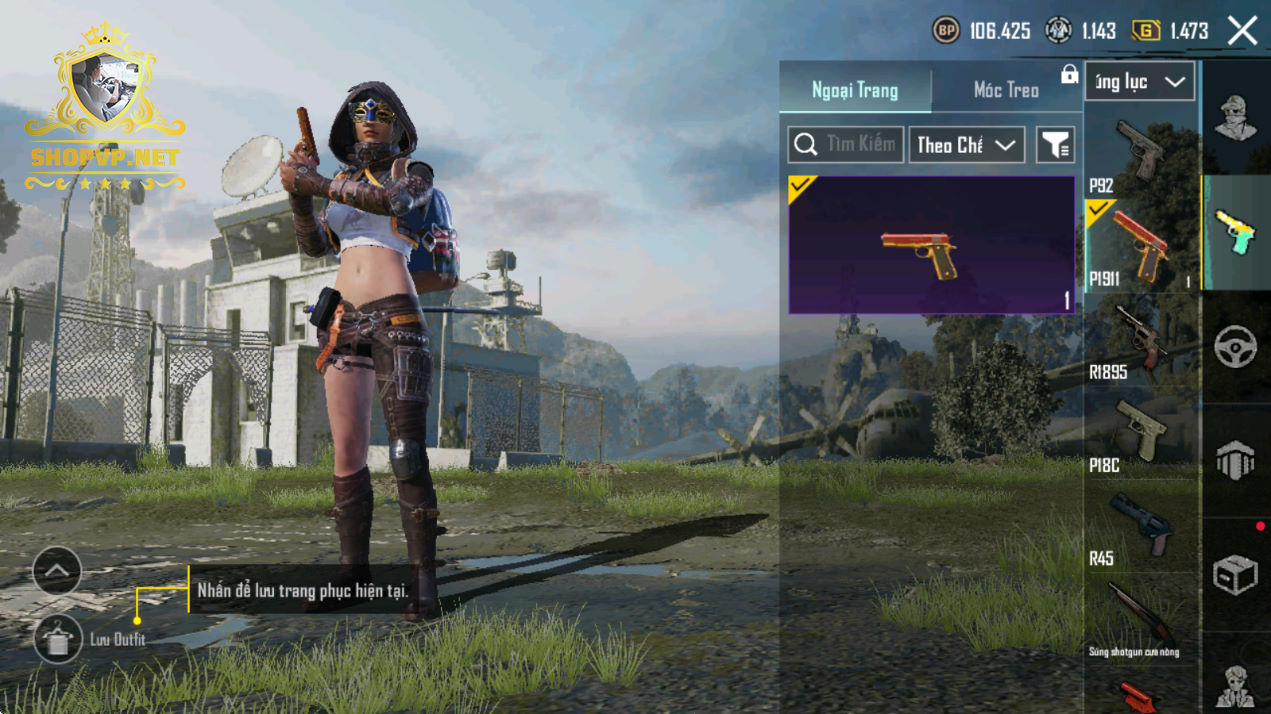Open the character outfit category
The image size is (1271, 714).
pos(1236,118)
